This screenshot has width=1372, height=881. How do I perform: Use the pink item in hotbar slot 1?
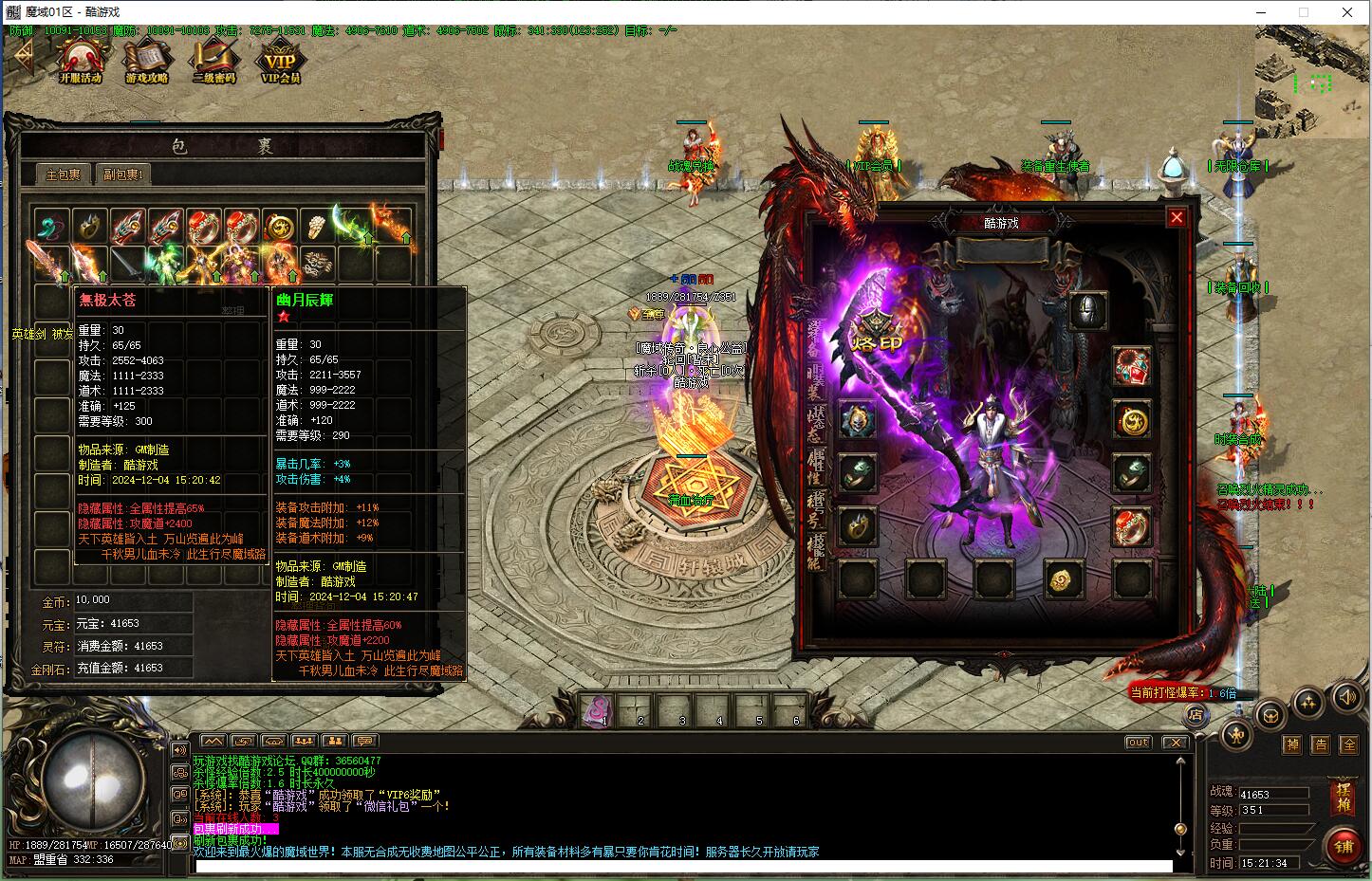click(x=600, y=707)
